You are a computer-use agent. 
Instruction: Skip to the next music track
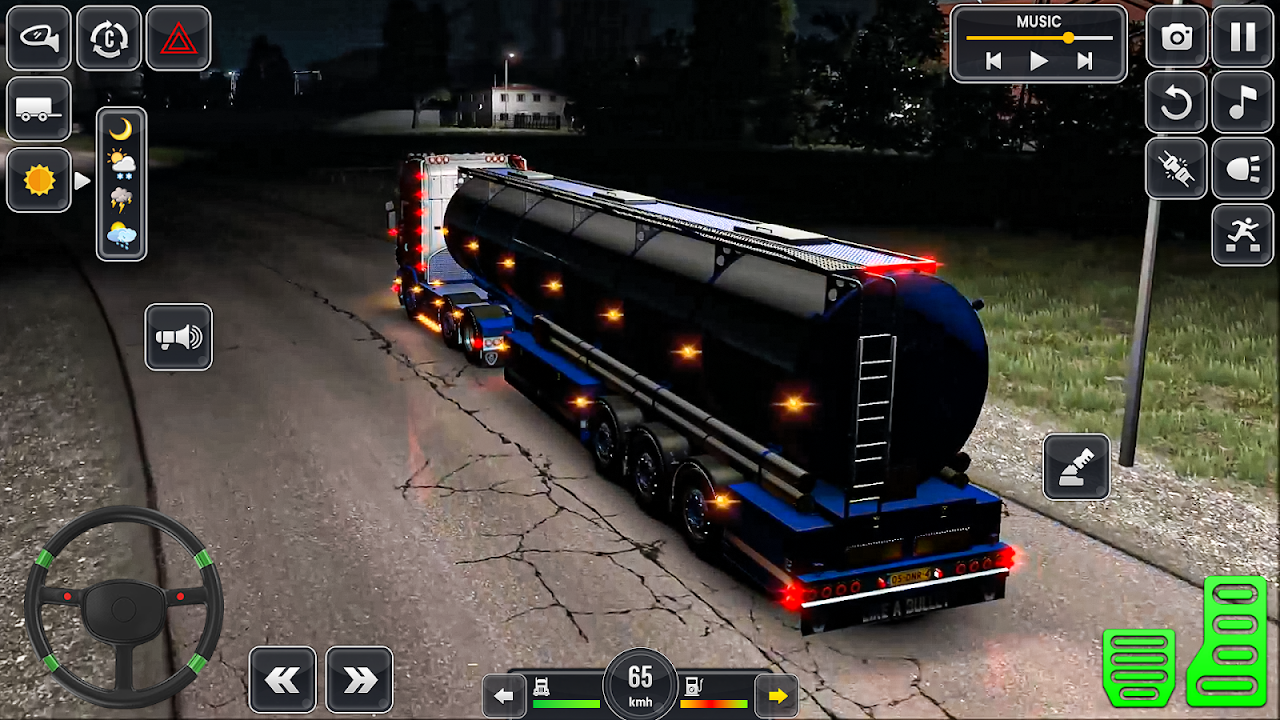tap(1084, 62)
